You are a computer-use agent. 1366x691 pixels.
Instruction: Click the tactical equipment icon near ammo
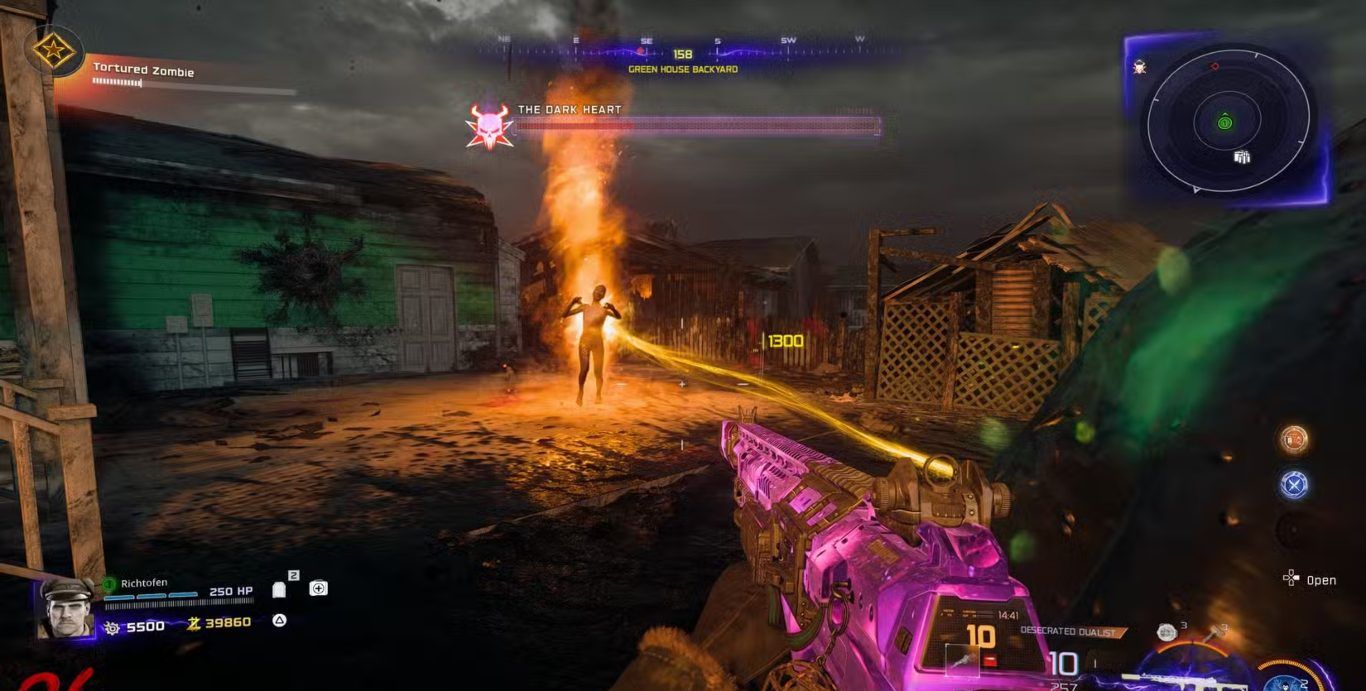[x=1166, y=631]
